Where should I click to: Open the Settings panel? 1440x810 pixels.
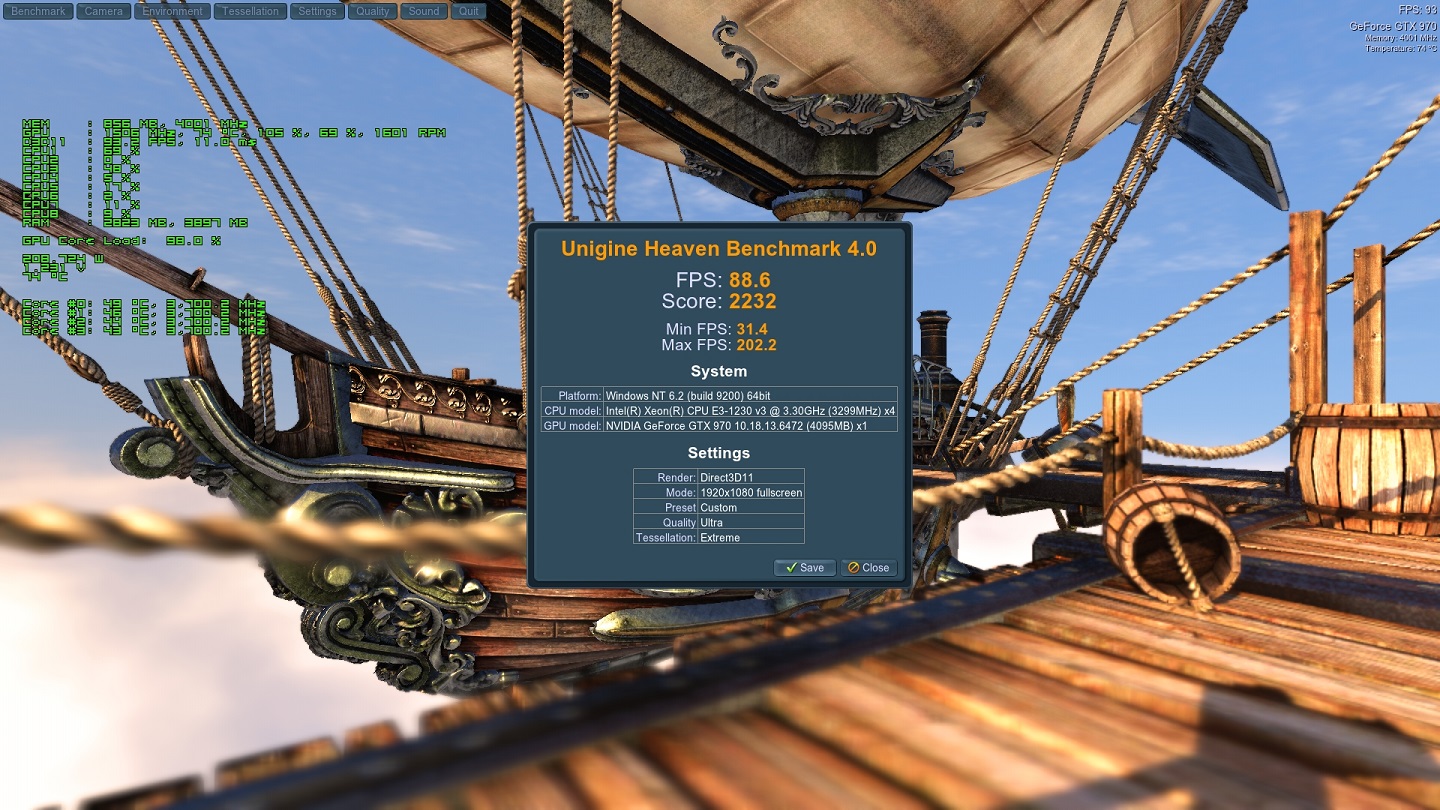point(317,12)
